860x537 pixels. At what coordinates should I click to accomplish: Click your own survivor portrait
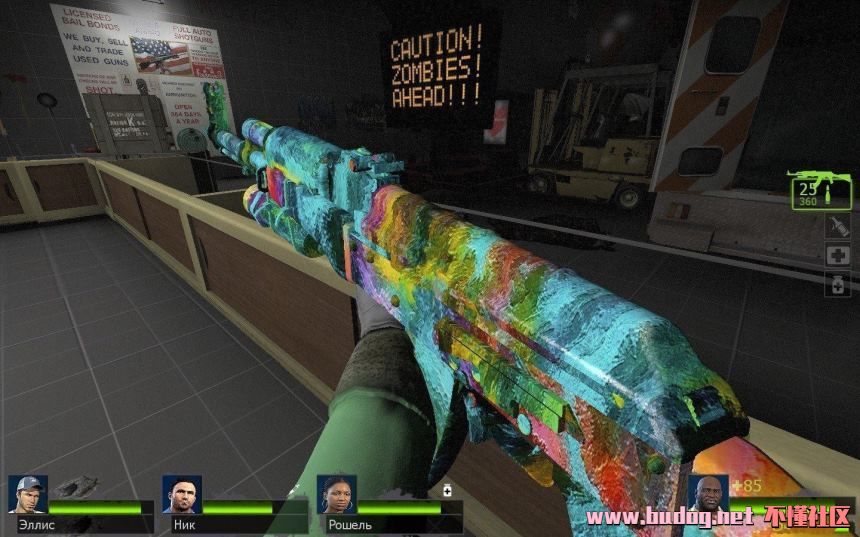707,492
